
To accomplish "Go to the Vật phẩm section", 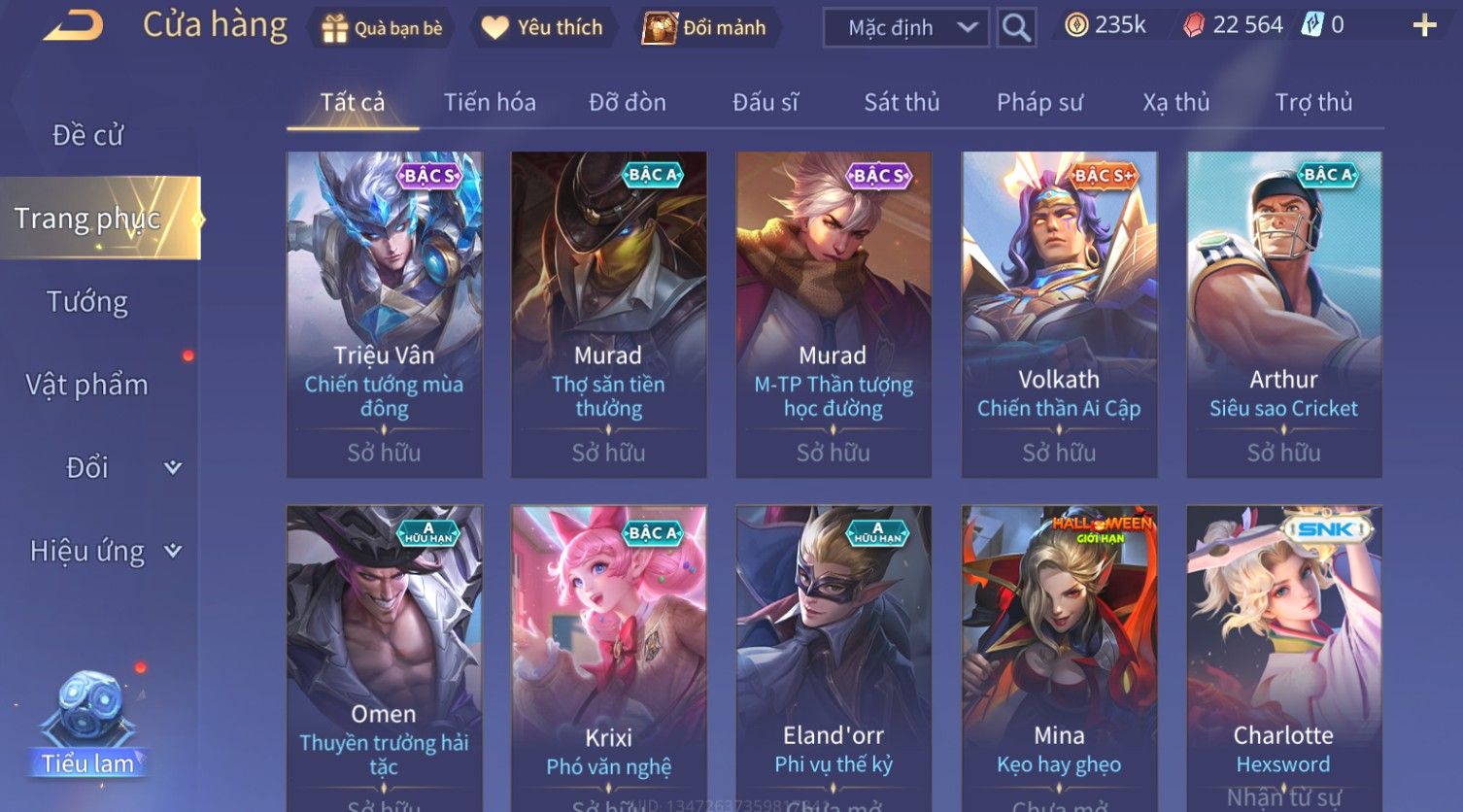I will (x=87, y=385).
